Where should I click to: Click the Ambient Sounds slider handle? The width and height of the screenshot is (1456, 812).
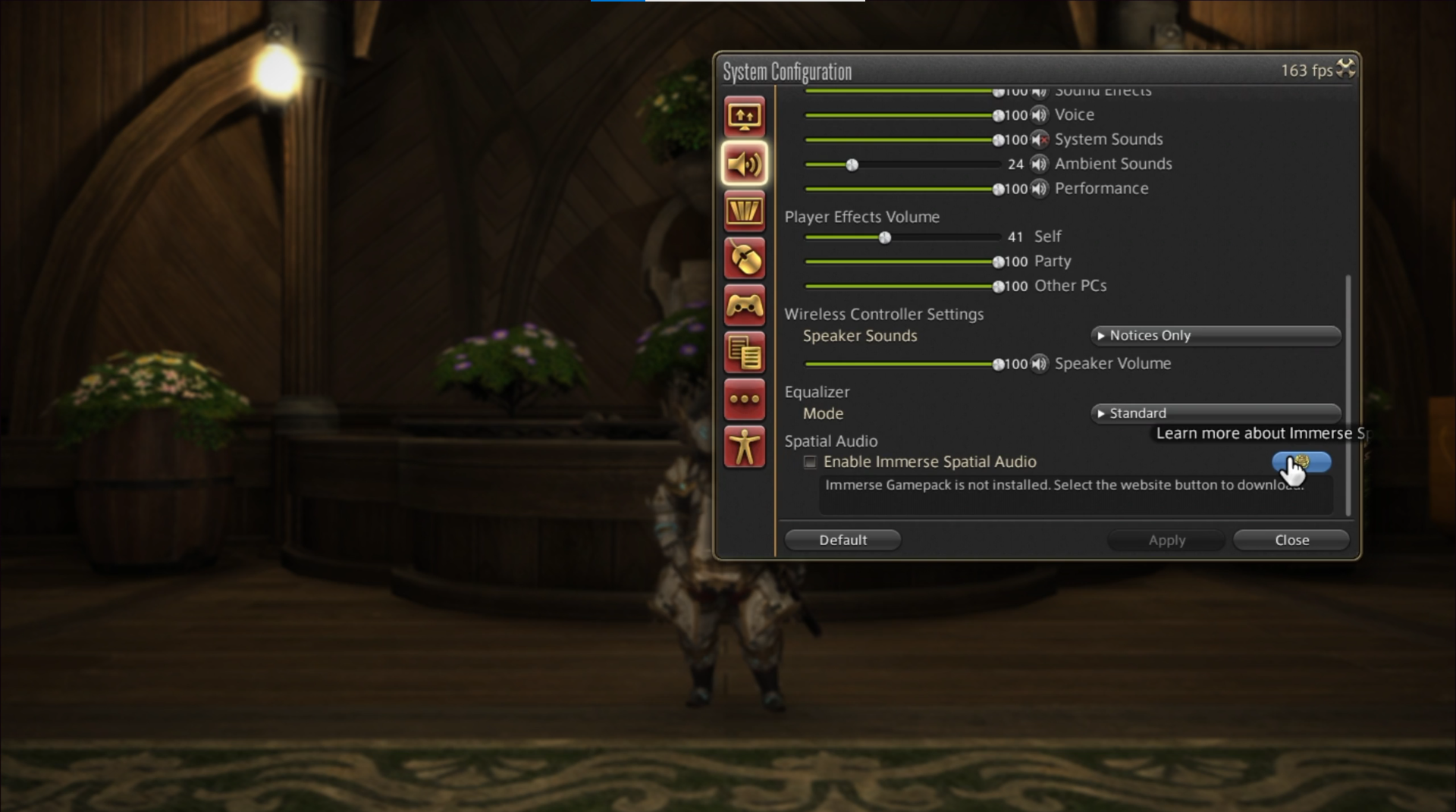852,165
